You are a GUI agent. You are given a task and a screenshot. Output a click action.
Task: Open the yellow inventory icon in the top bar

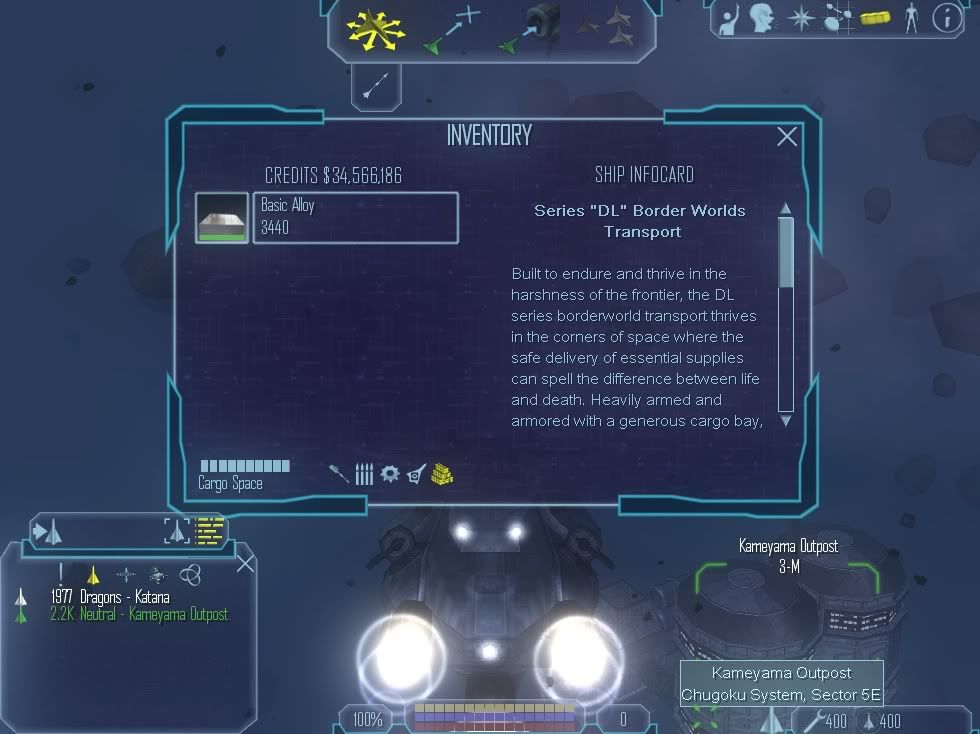point(875,18)
